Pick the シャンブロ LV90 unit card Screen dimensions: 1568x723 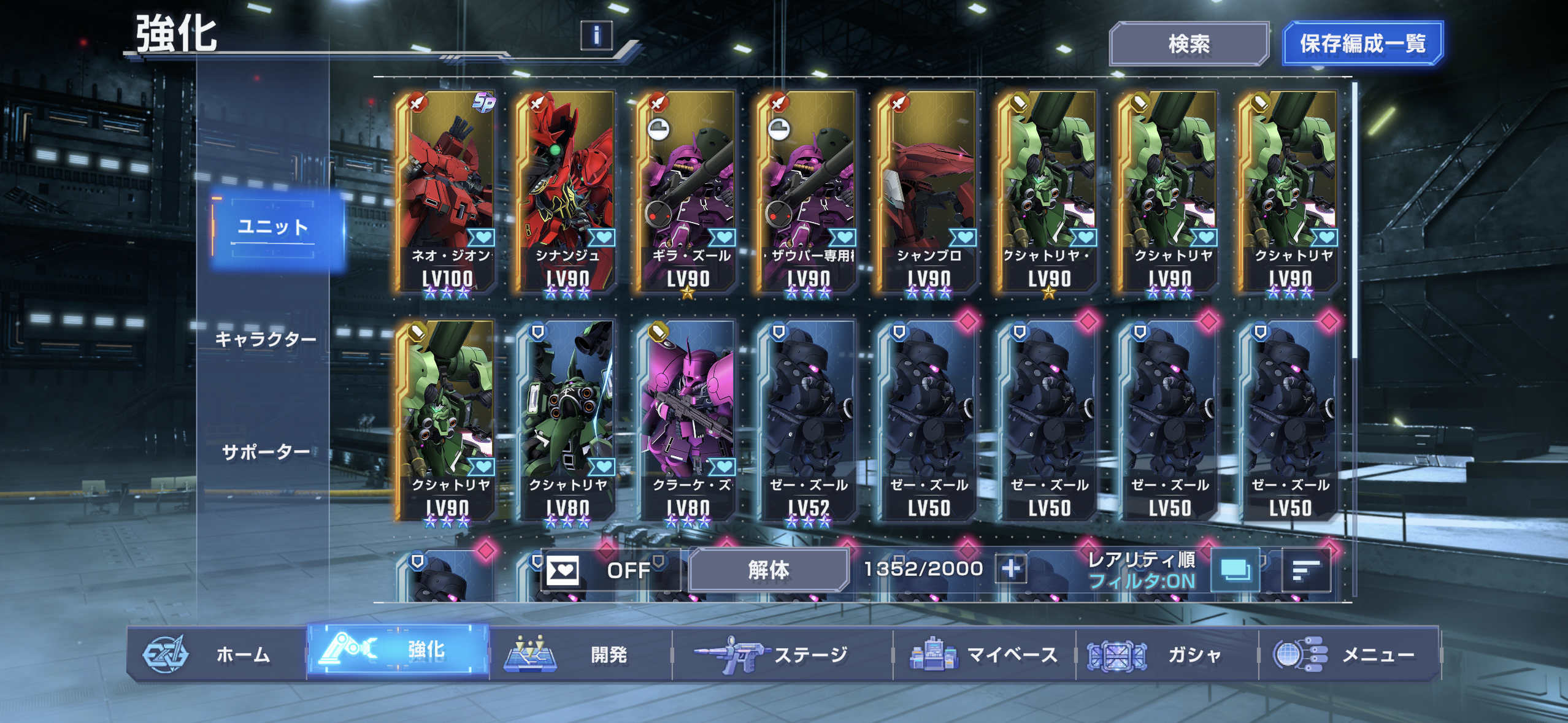click(928, 193)
